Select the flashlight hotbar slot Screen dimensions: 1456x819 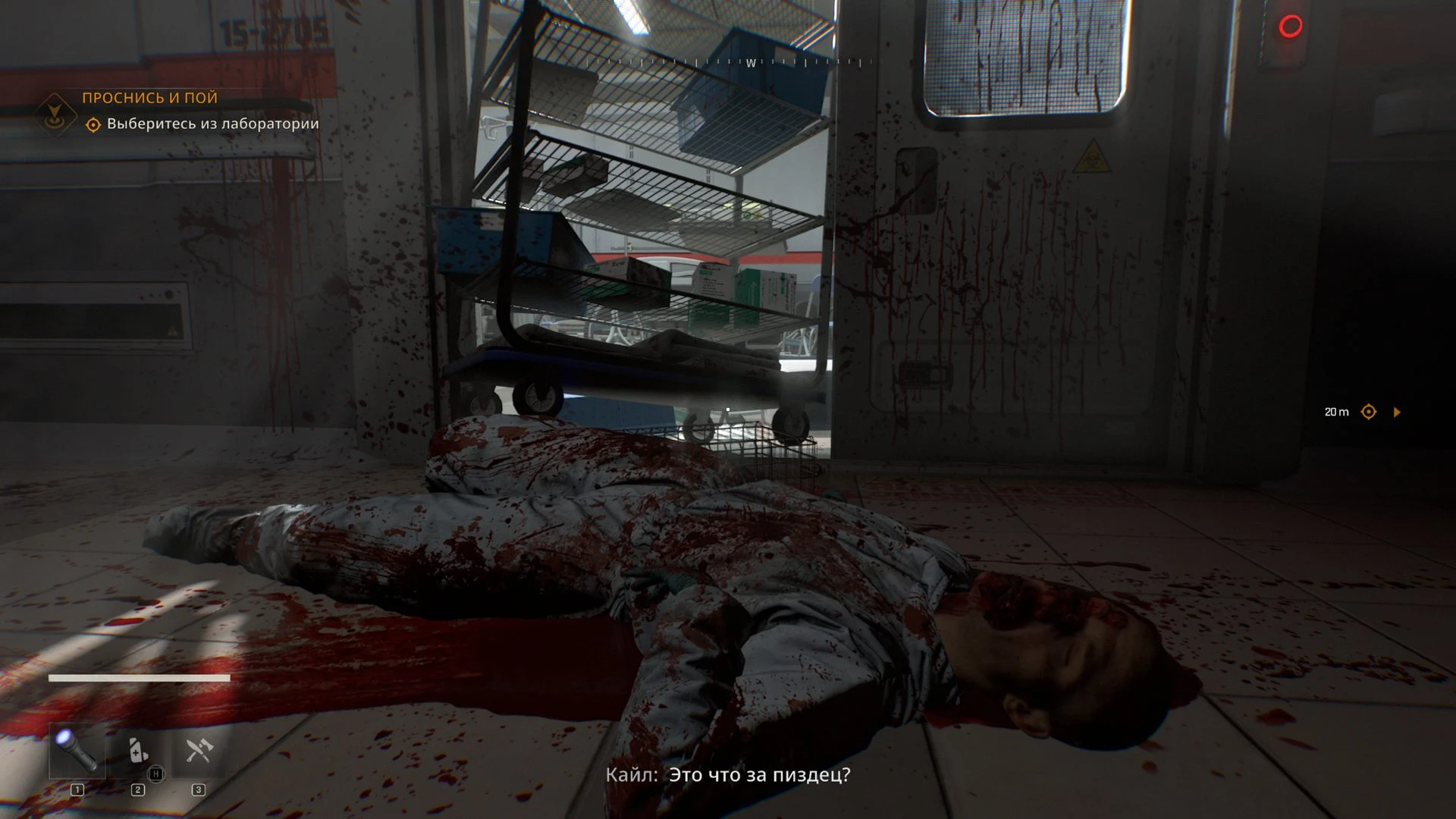click(x=77, y=750)
